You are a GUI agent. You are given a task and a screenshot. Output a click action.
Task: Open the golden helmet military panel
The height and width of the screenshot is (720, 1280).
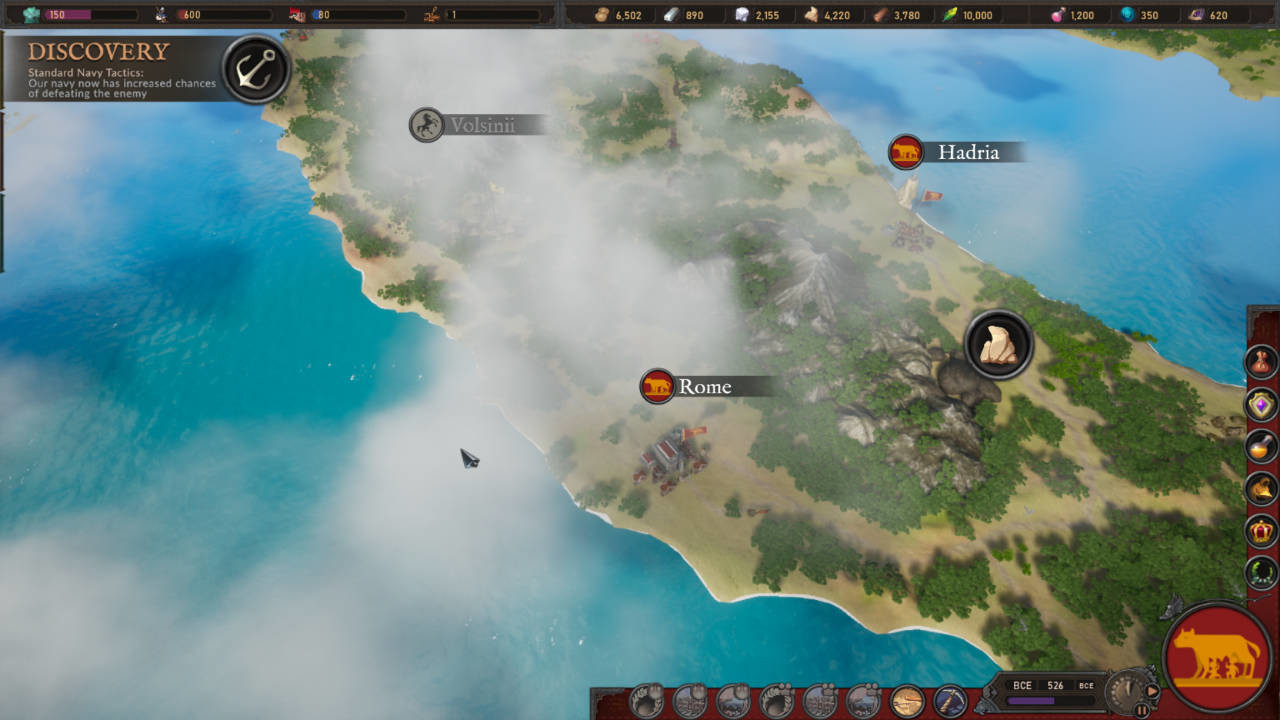click(x=1262, y=488)
